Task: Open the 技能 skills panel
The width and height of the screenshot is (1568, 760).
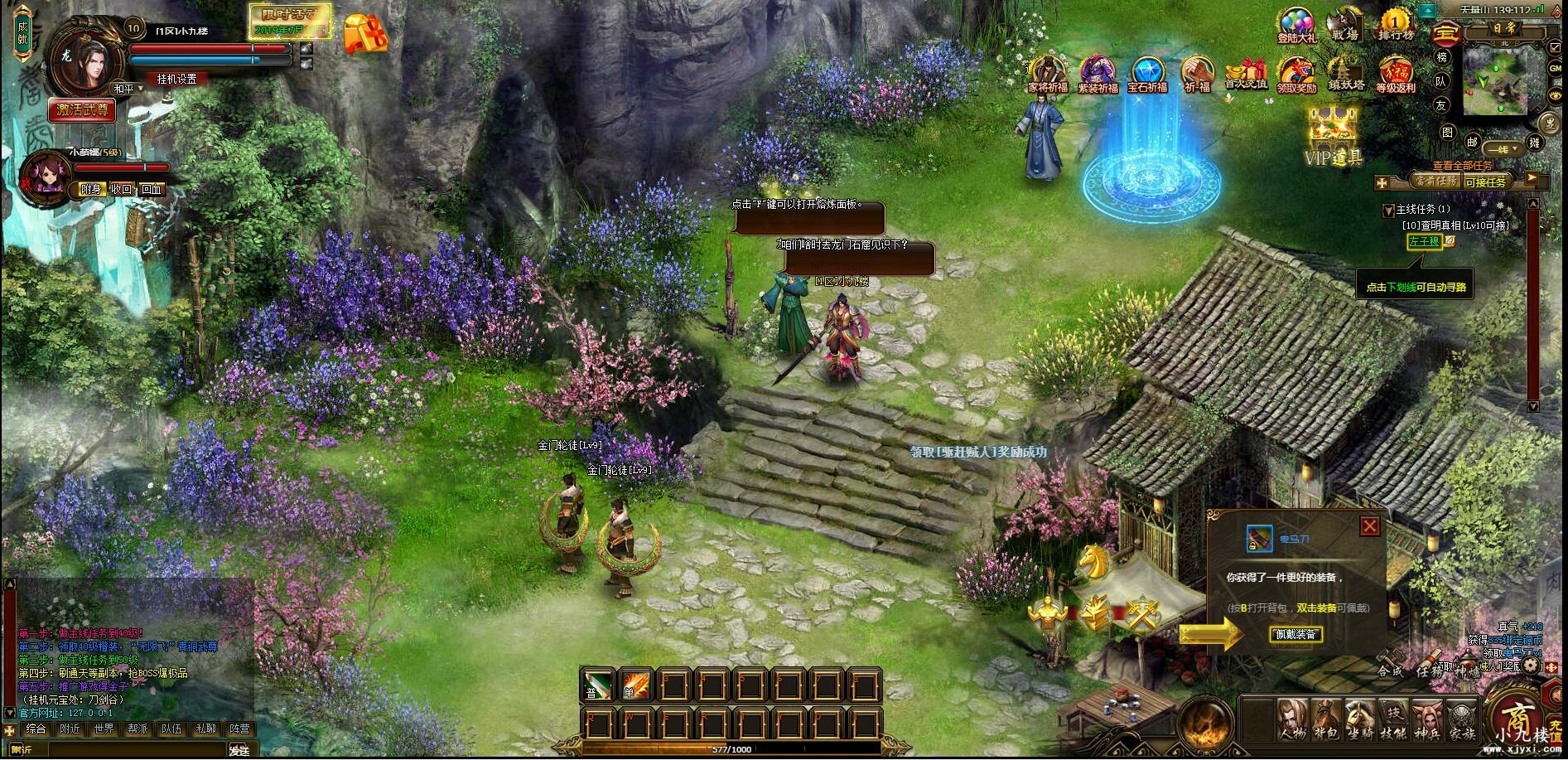Action: click(1394, 719)
